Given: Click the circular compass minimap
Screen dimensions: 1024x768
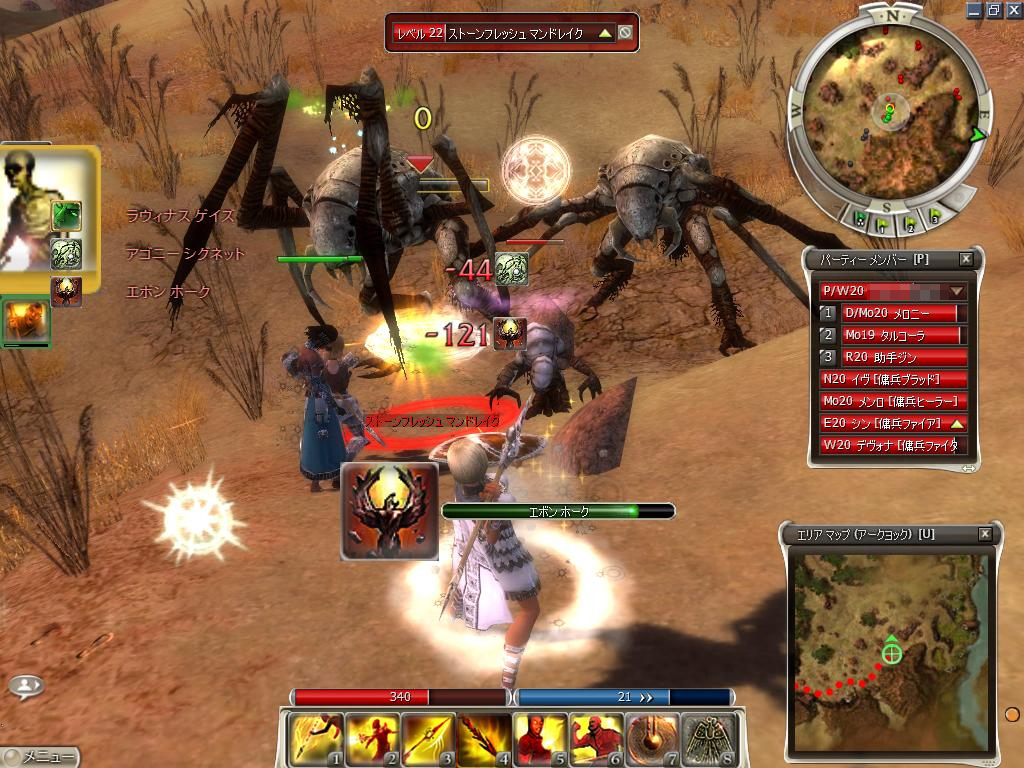Looking at the screenshot, I should pos(889,110).
